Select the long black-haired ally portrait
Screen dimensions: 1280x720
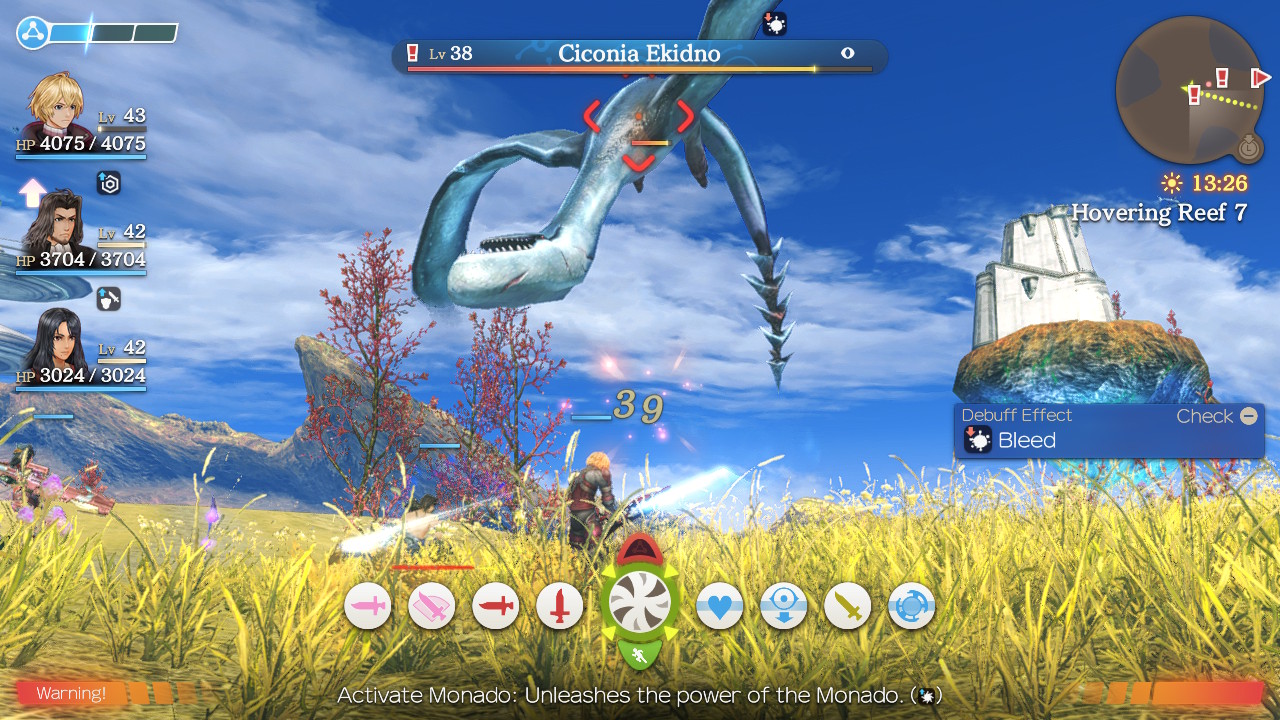(54, 340)
